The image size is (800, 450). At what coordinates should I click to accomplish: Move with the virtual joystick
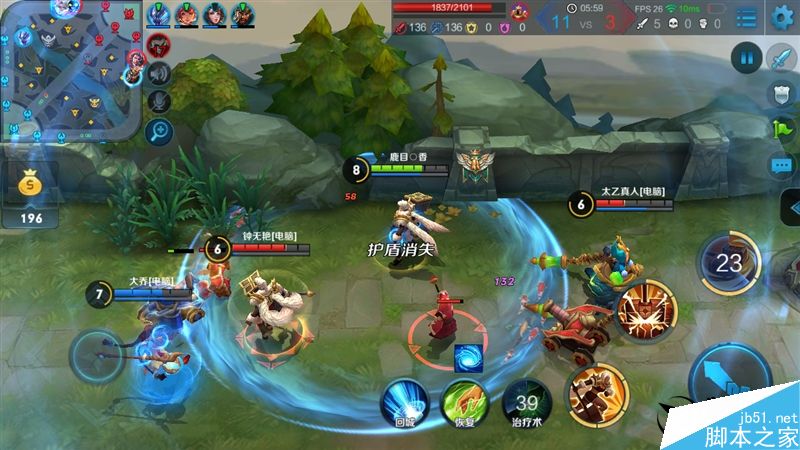pos(98,355)
